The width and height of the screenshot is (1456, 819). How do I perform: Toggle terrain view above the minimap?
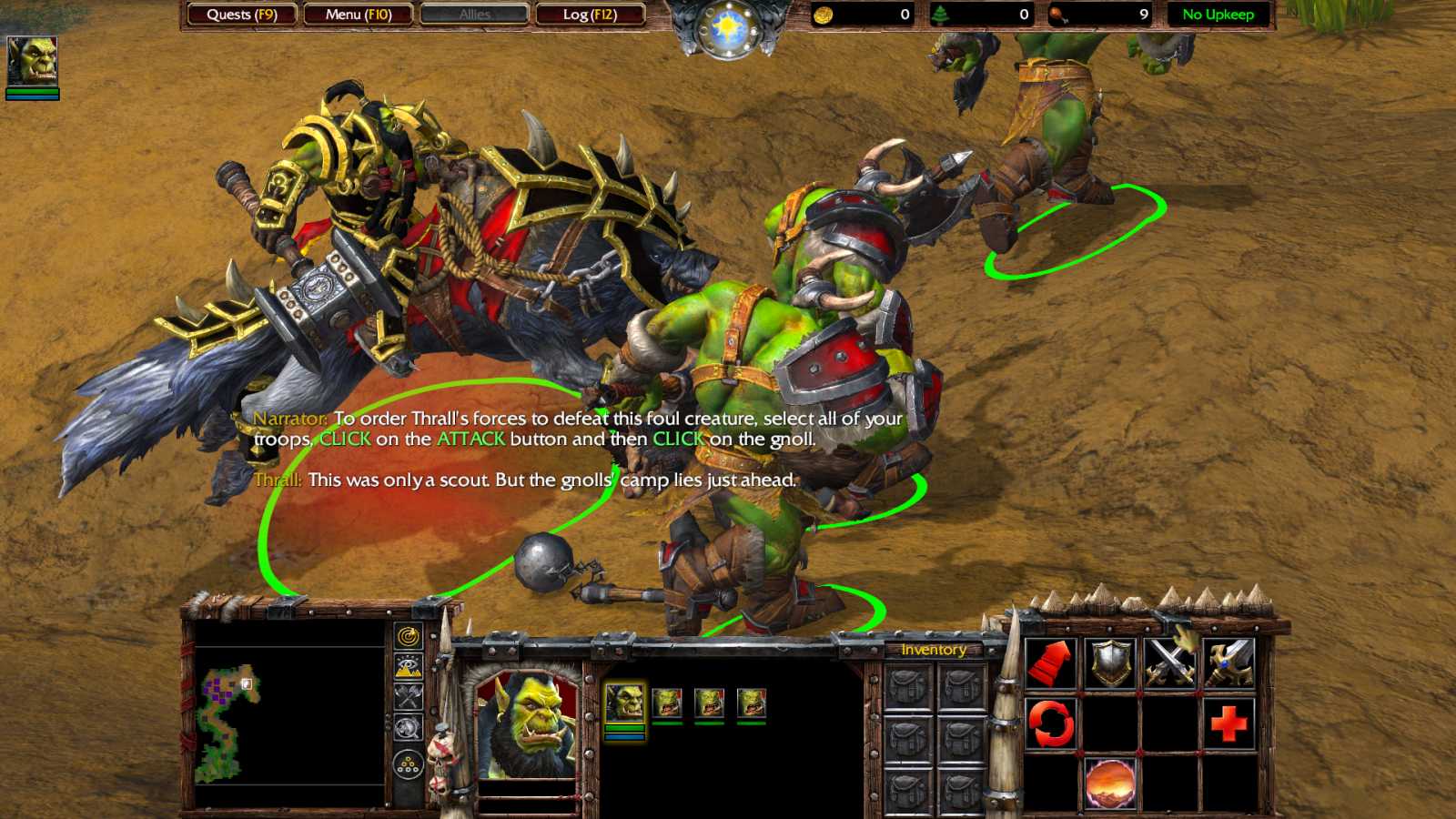click(406, 666)
